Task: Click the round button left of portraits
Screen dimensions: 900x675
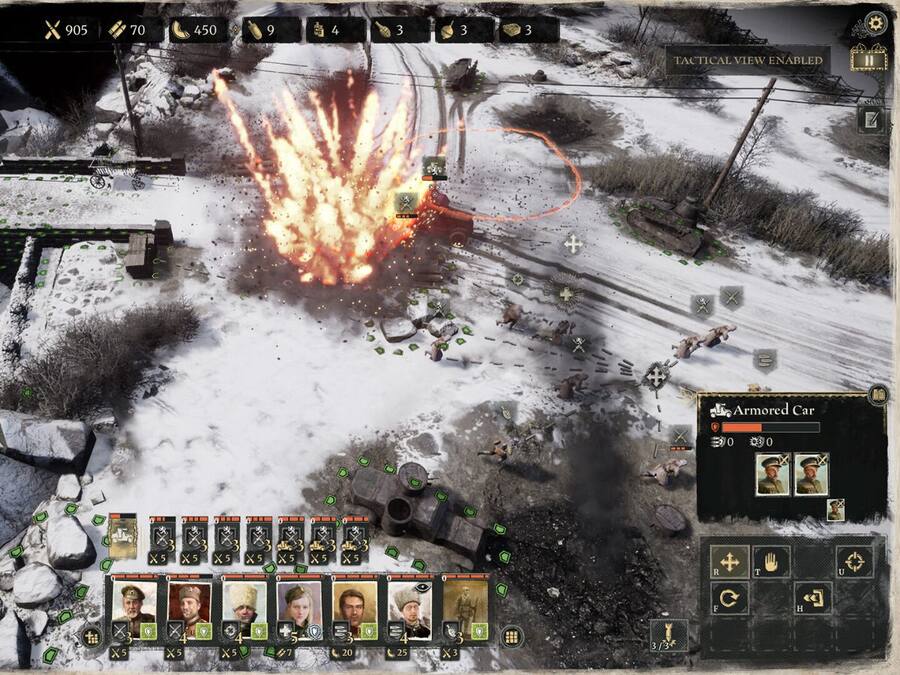Action: click(x=90, y=636)
